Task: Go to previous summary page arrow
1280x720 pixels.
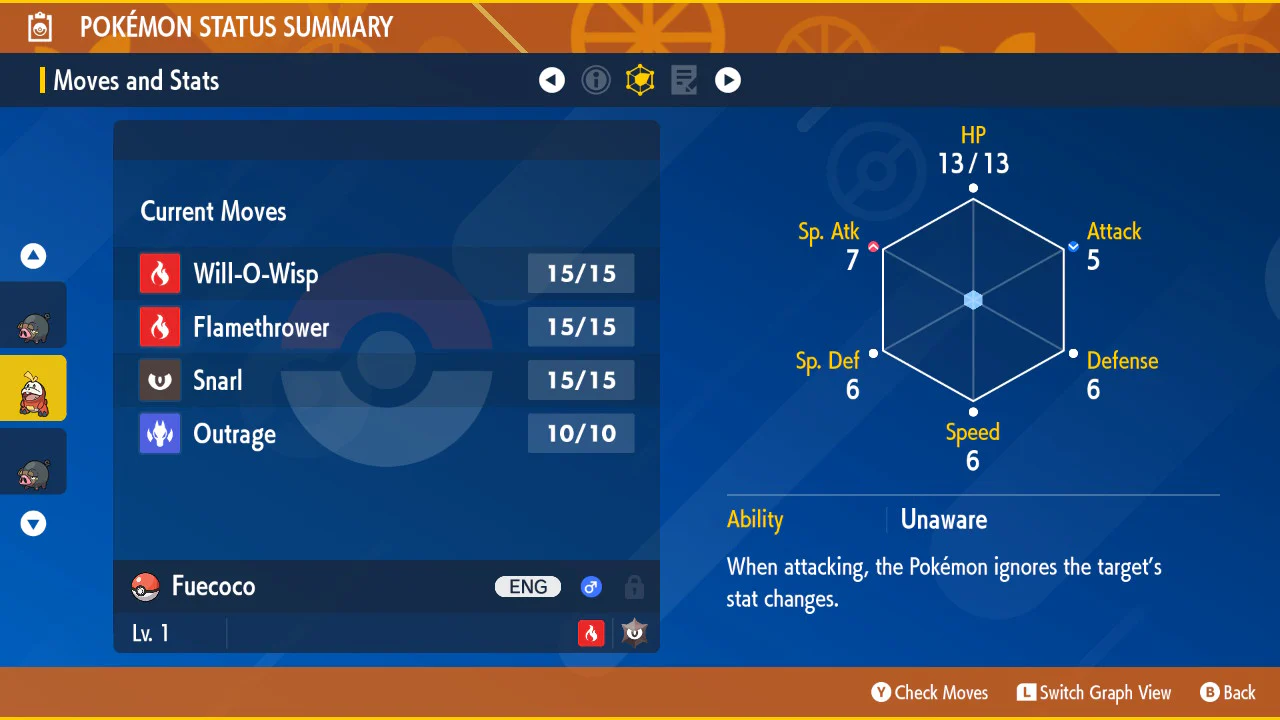Action: (552, 80)
